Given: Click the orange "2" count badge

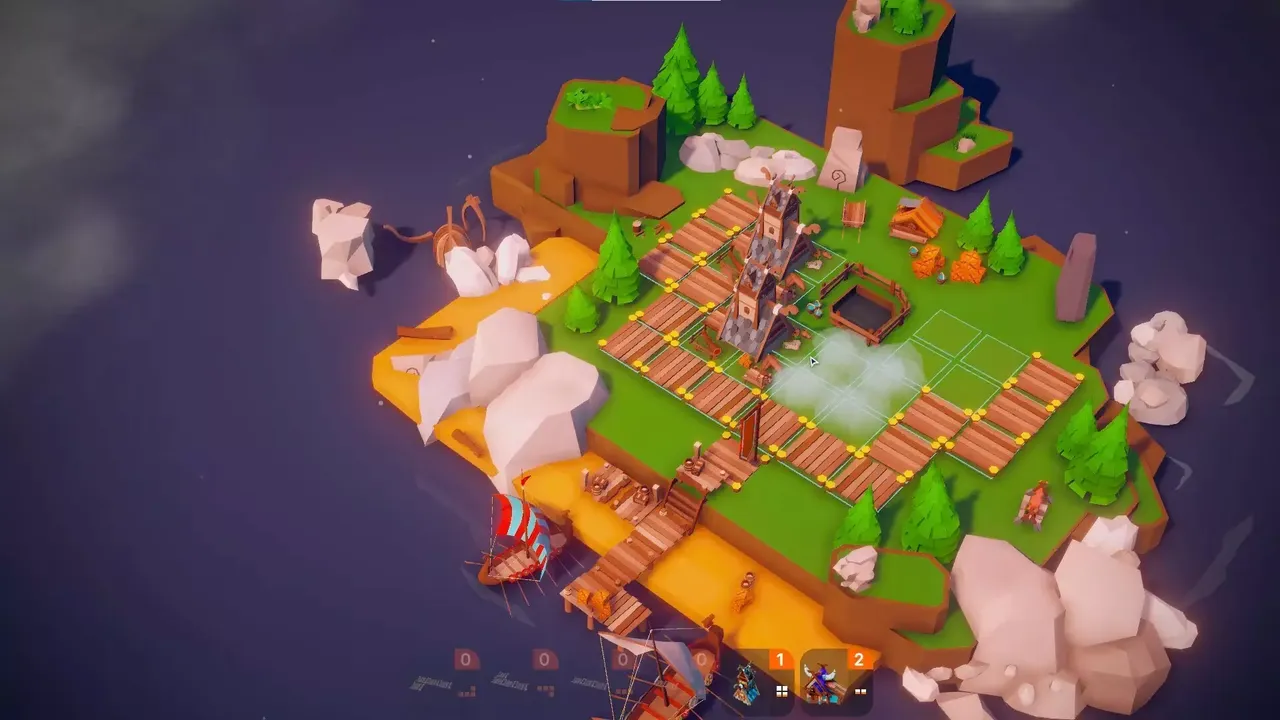Looking at the screenshot, I should pos(857,658).
